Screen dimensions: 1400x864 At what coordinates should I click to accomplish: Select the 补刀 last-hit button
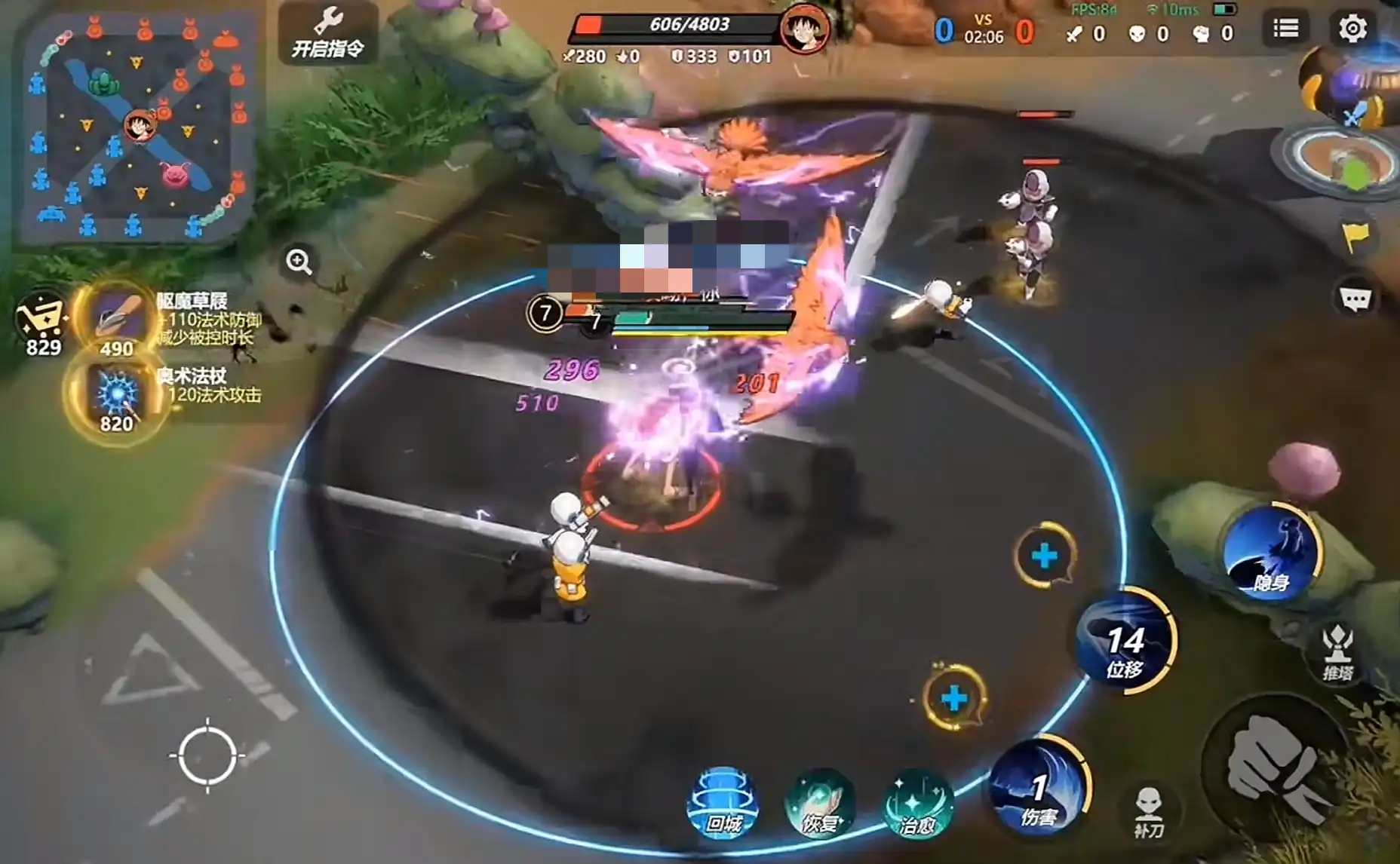point(1149,813)
